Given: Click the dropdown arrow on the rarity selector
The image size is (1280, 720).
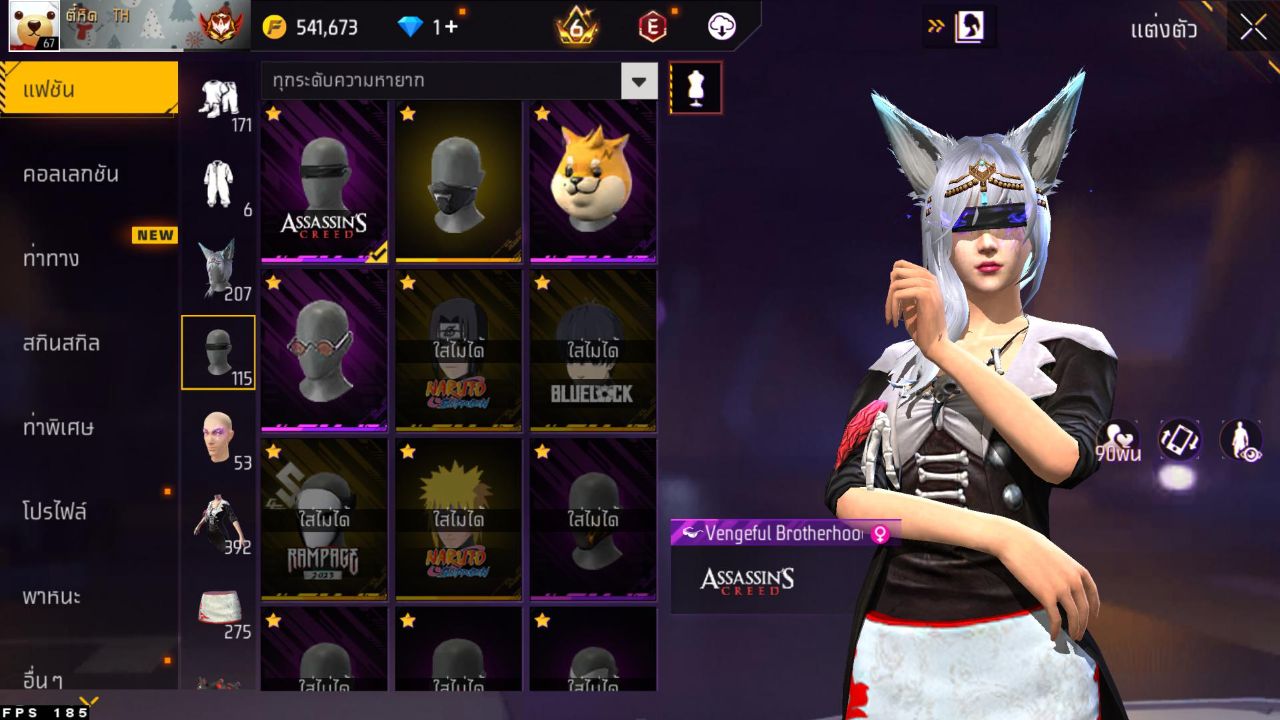Looking at the screenshot, I should (638, 81).
